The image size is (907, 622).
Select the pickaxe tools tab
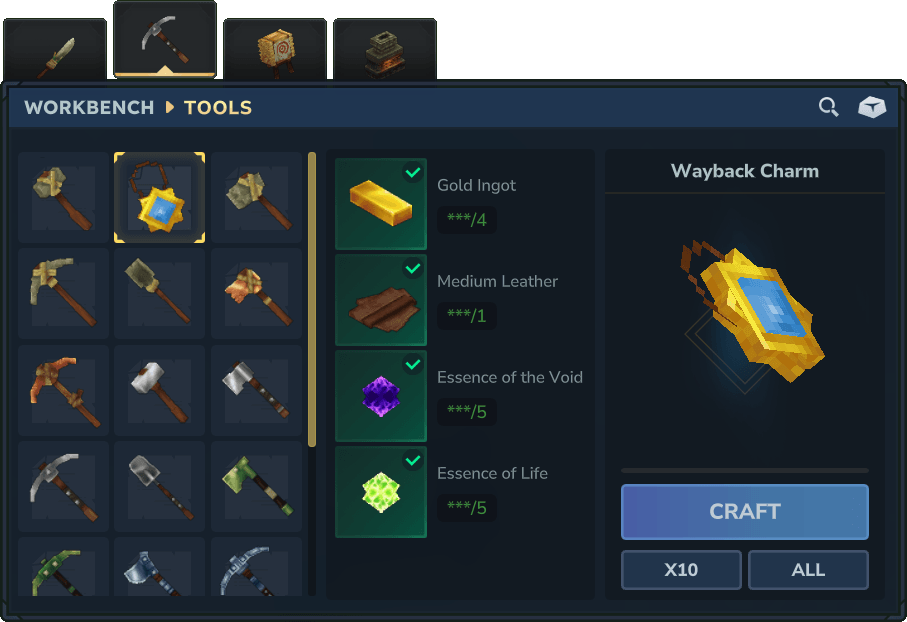tap(165, 40)
